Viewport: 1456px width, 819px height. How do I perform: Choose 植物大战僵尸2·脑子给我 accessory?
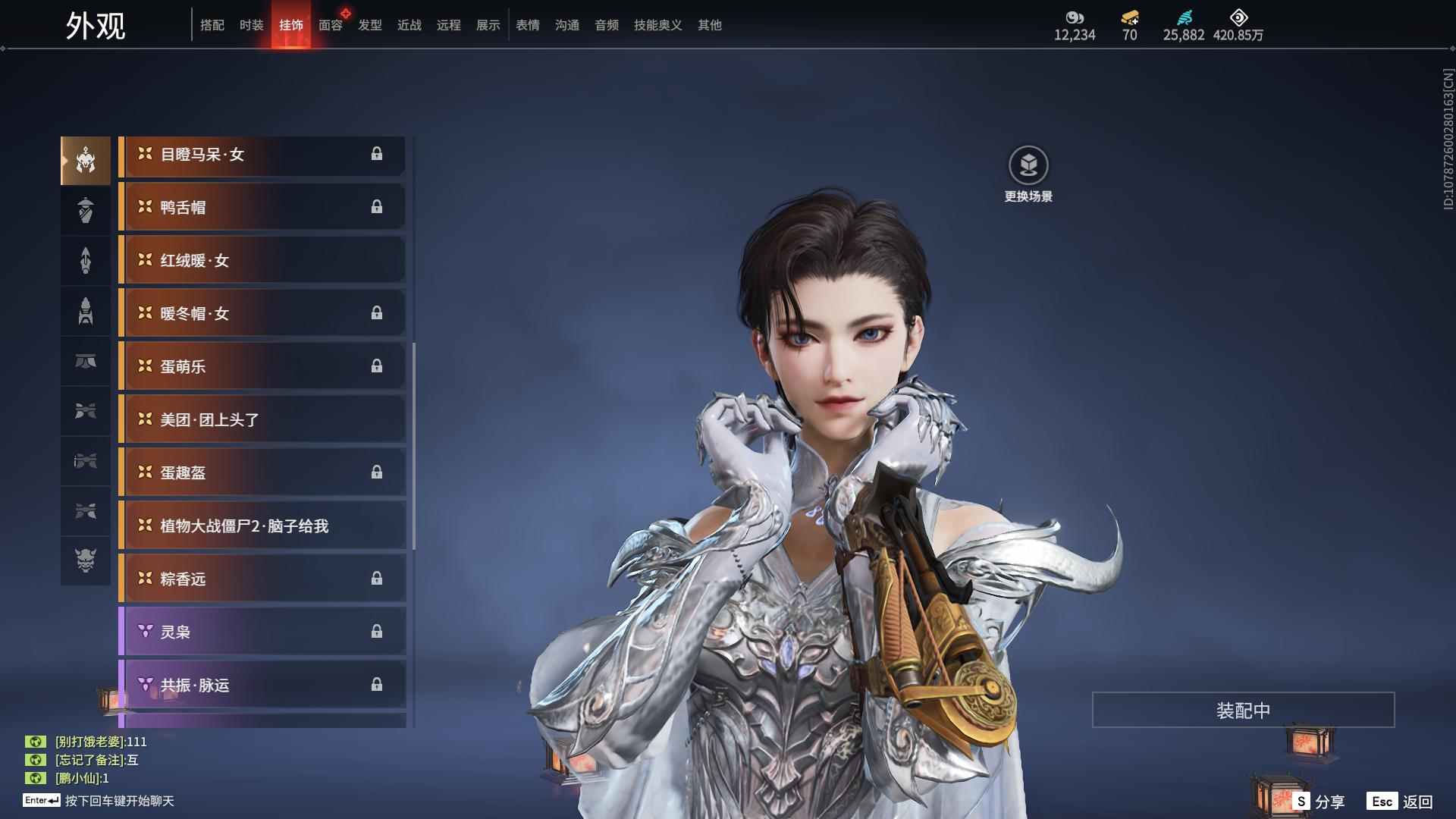pos(262,526)
